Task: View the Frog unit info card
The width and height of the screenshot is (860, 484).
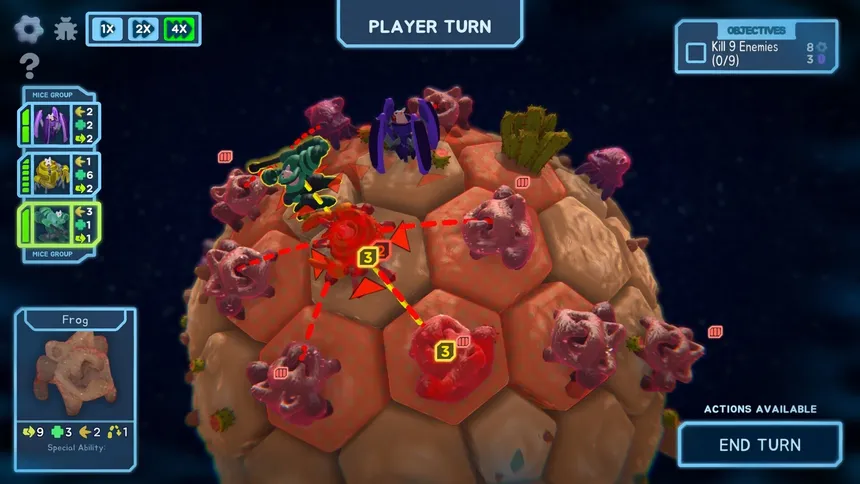Action: point(75,386)
